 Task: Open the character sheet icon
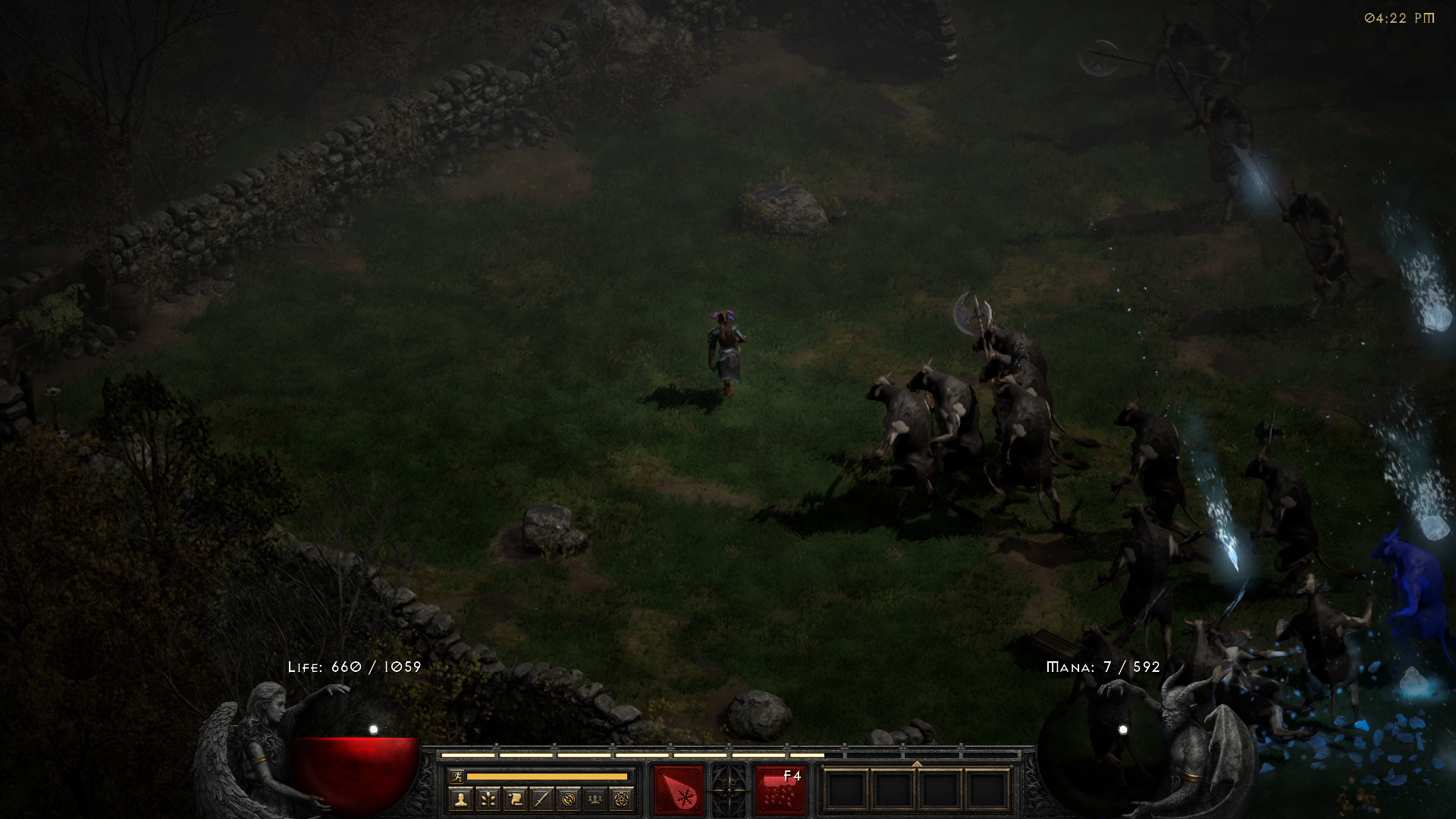[460, 799]
